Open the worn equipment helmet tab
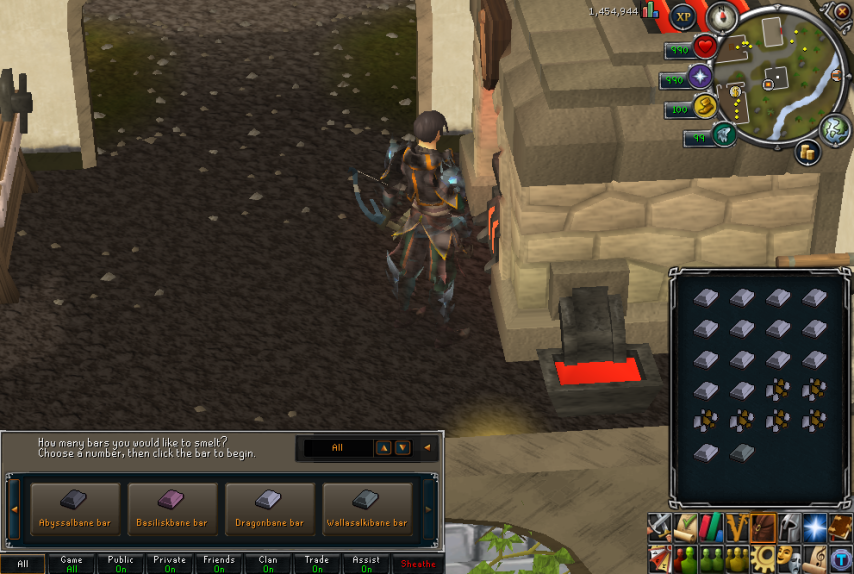Screen dimensions: 854x574 click(x=789, y=526)
